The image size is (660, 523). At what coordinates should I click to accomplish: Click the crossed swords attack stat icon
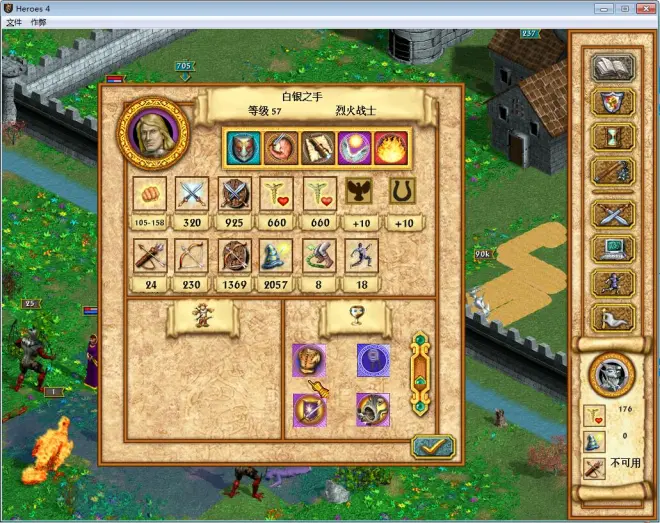pos(191,193)
